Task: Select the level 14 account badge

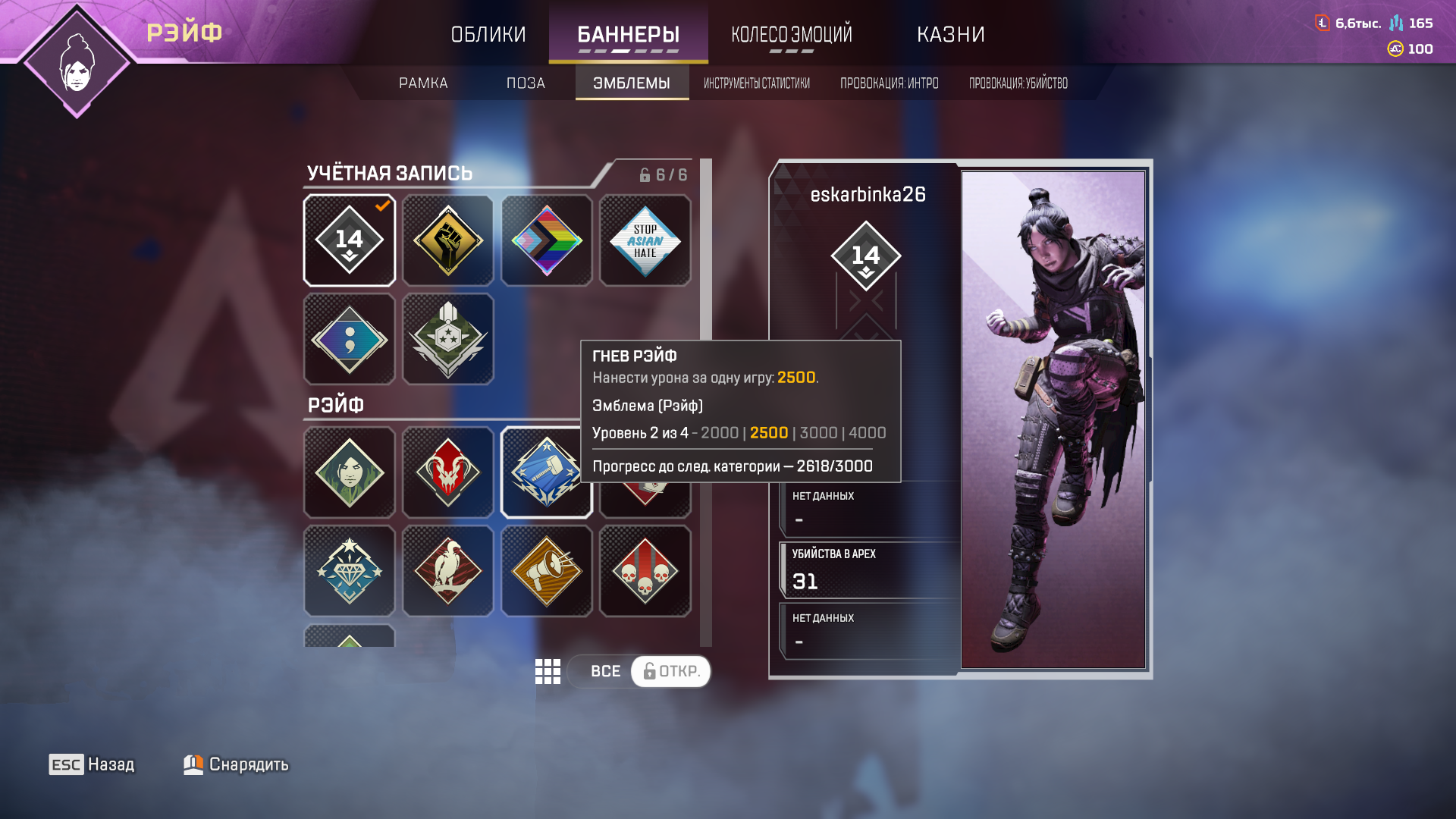Action: pos(350,240)
